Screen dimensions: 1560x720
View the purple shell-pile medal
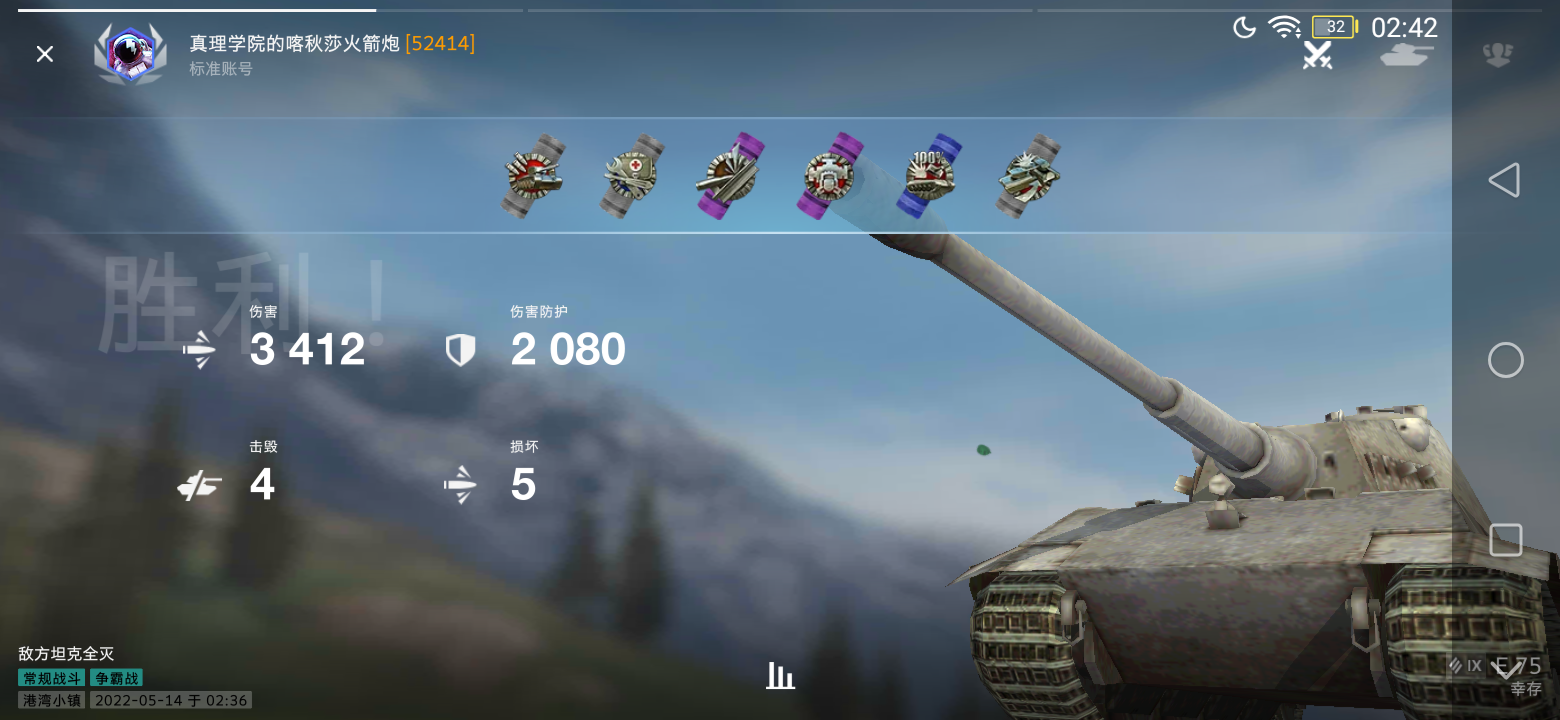click(x=729, y=176)
